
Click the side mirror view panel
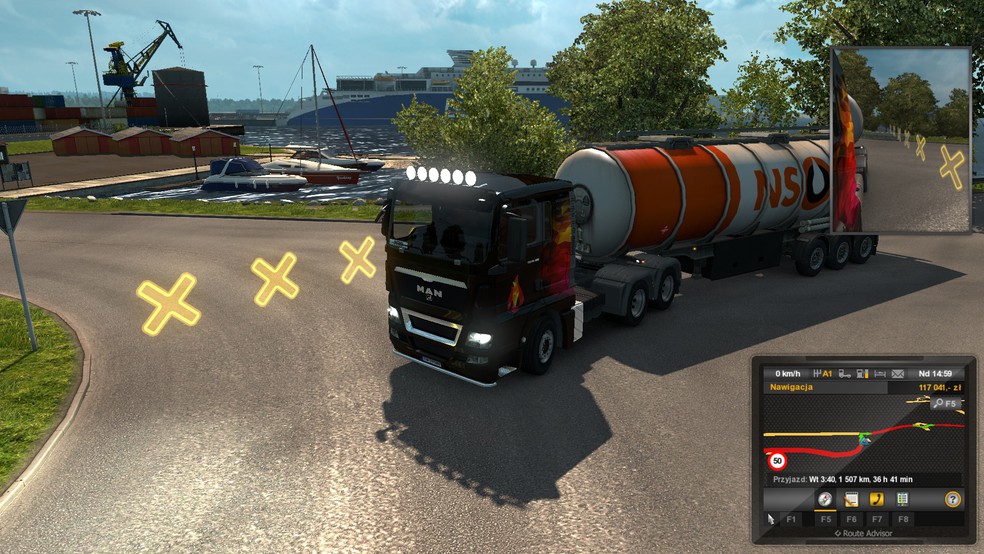point(901,140)
